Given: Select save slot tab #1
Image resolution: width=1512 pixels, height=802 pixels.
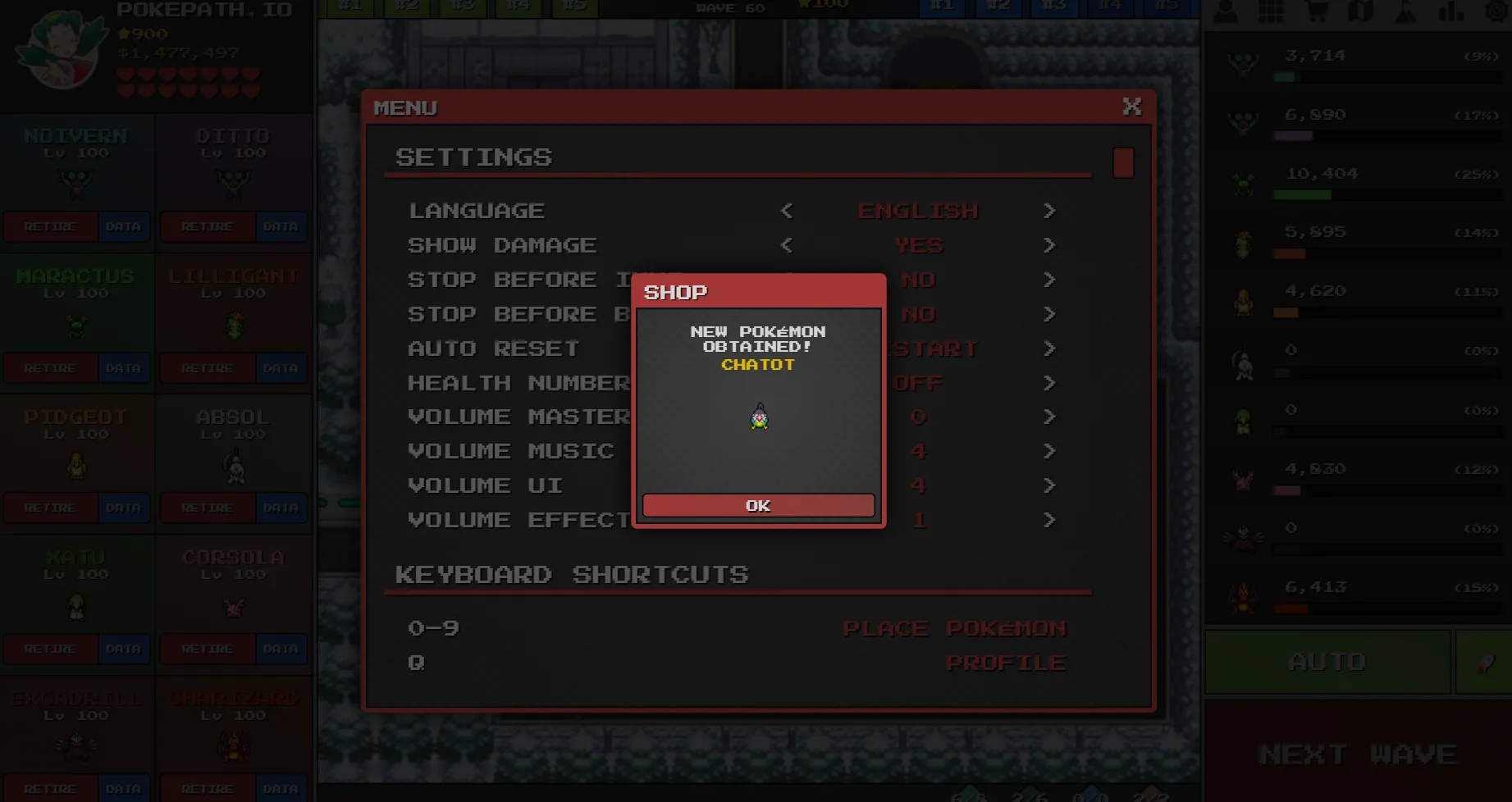Looking at the screenshot, I should [x=942, y=7].
